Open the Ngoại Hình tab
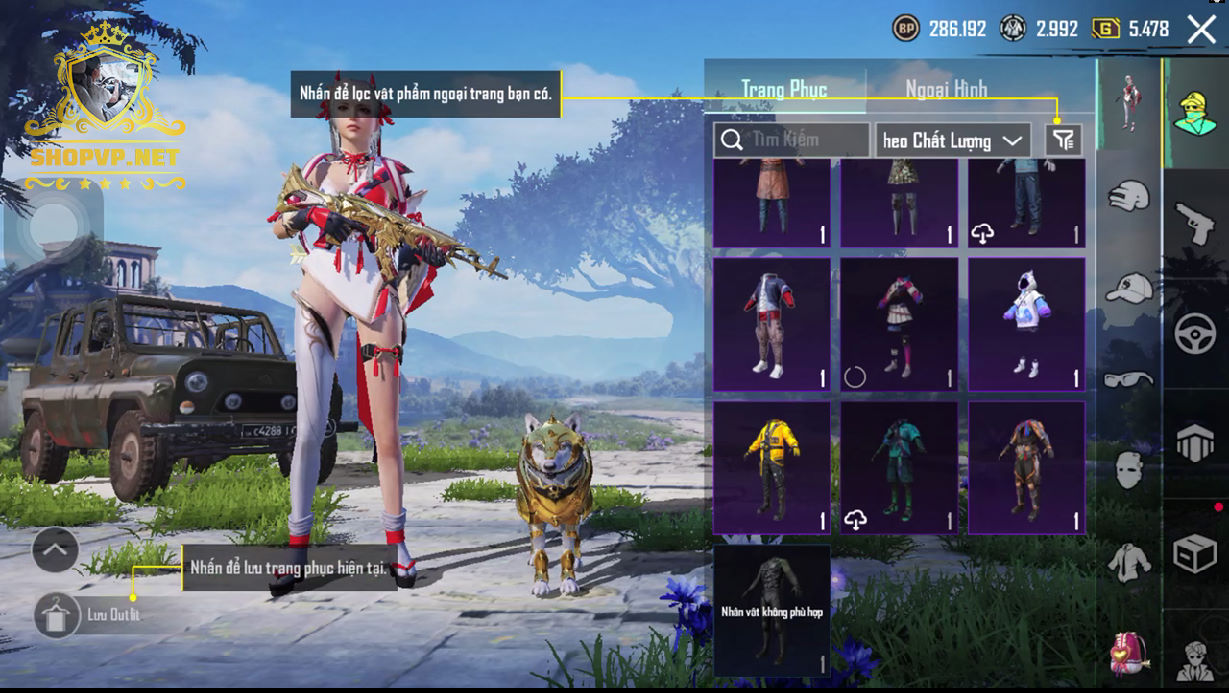The height and width of the screenshot is (693, 1229). pos(946,89)
